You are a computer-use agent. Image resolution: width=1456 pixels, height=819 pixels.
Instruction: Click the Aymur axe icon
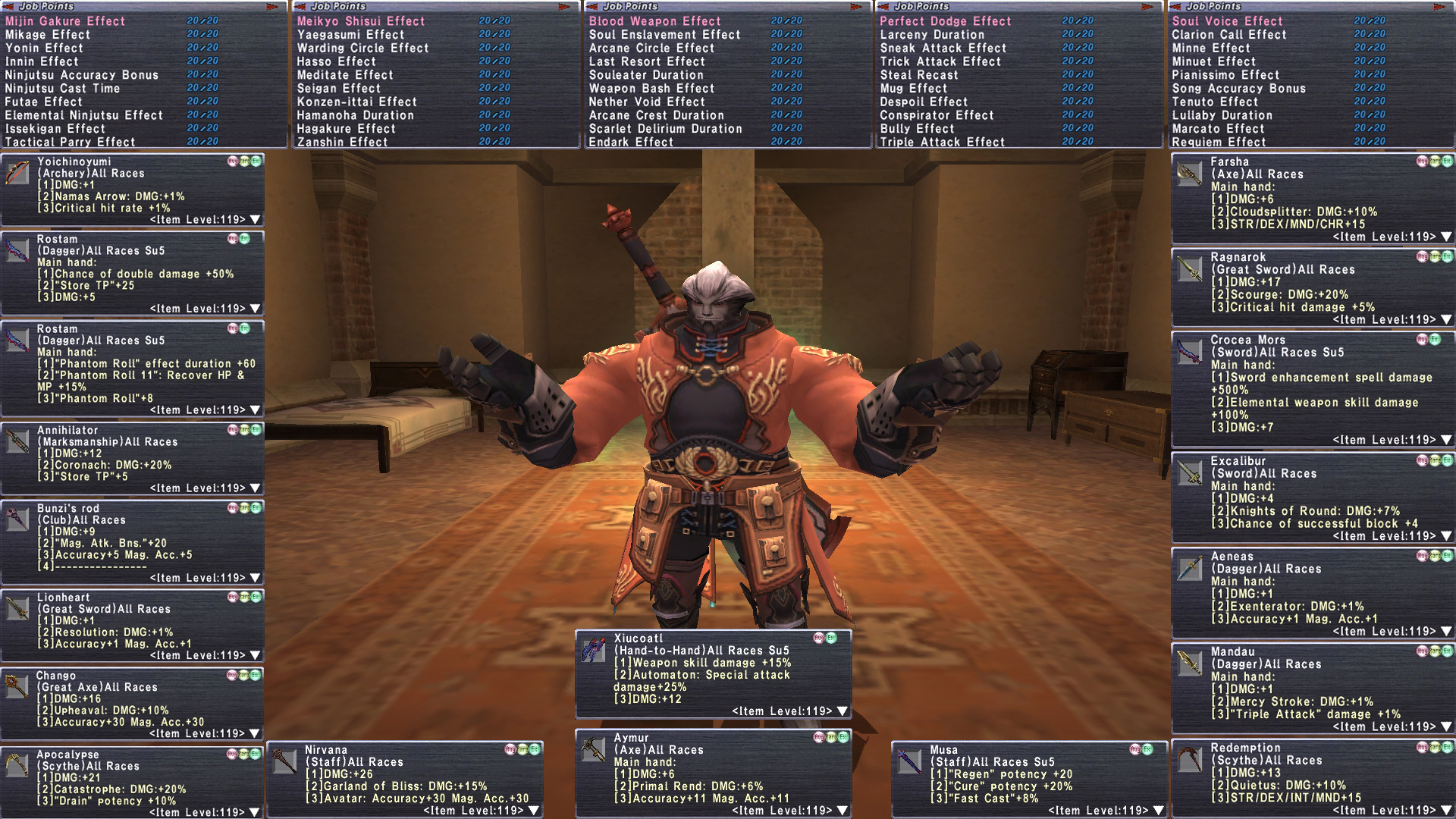pyautogui.click(x=593, y=749)
